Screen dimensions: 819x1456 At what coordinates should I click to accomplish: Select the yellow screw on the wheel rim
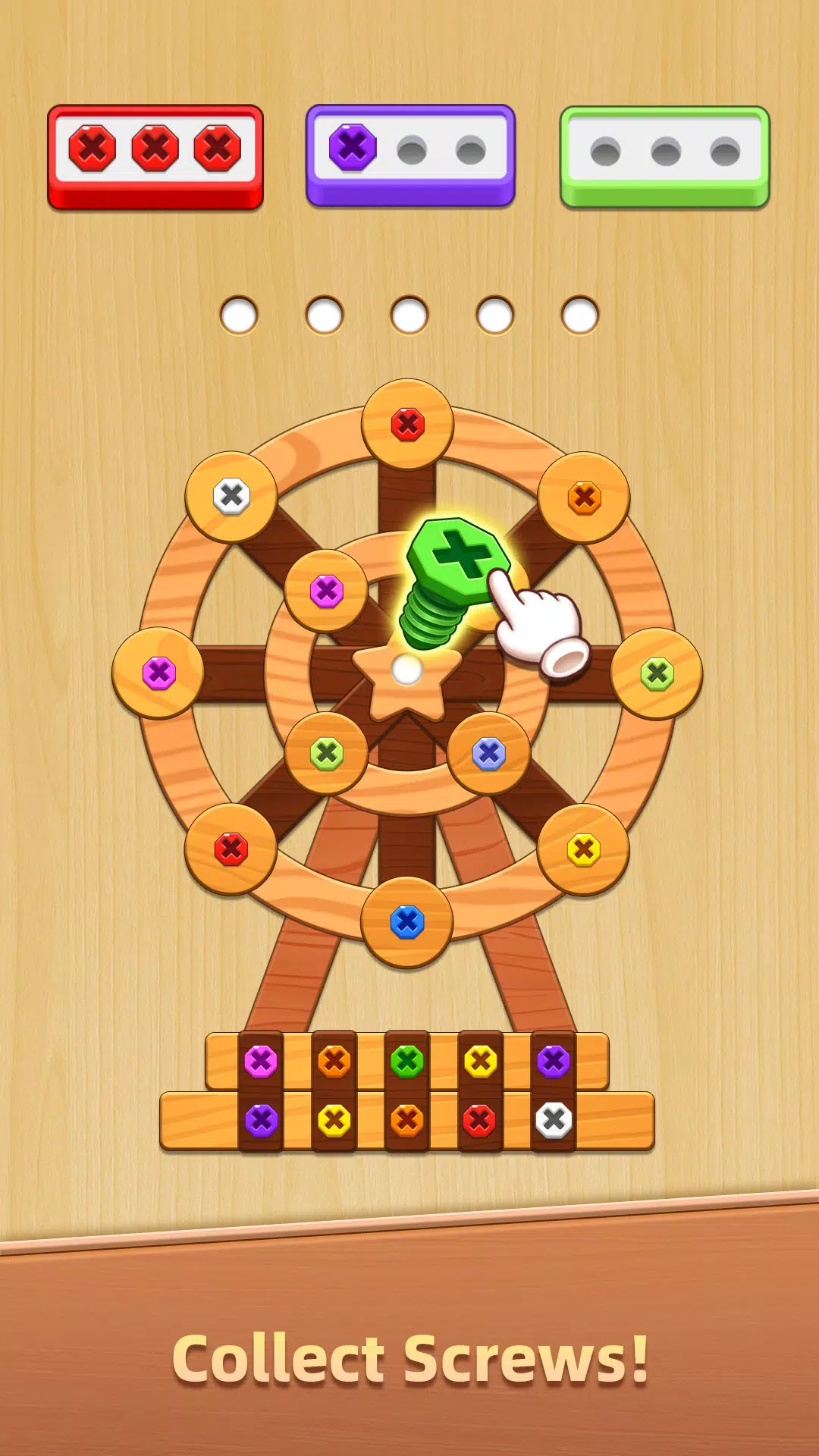coord(584,849)
